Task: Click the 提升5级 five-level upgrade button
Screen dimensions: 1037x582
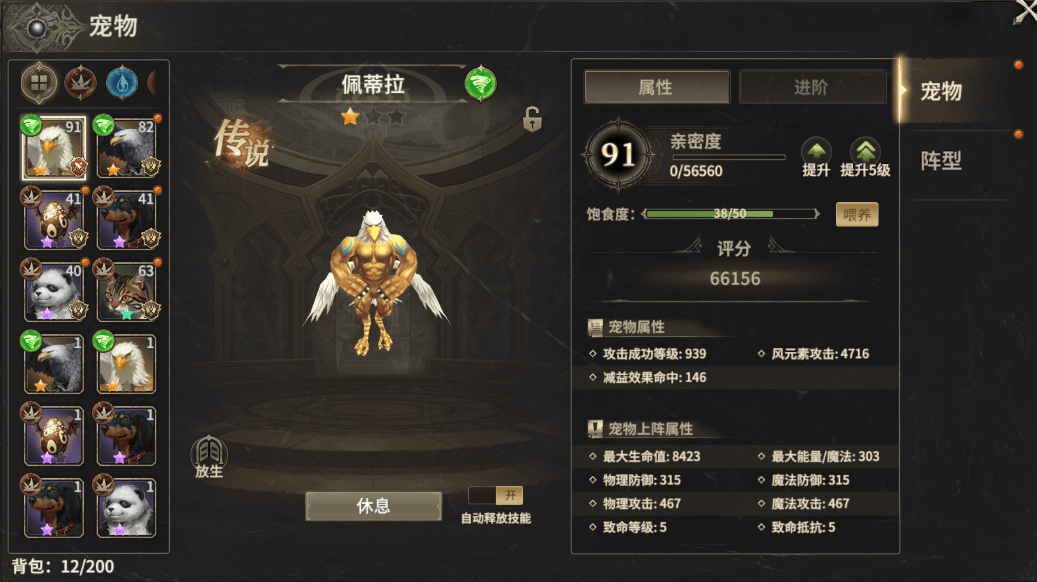Action: (865, 157)
